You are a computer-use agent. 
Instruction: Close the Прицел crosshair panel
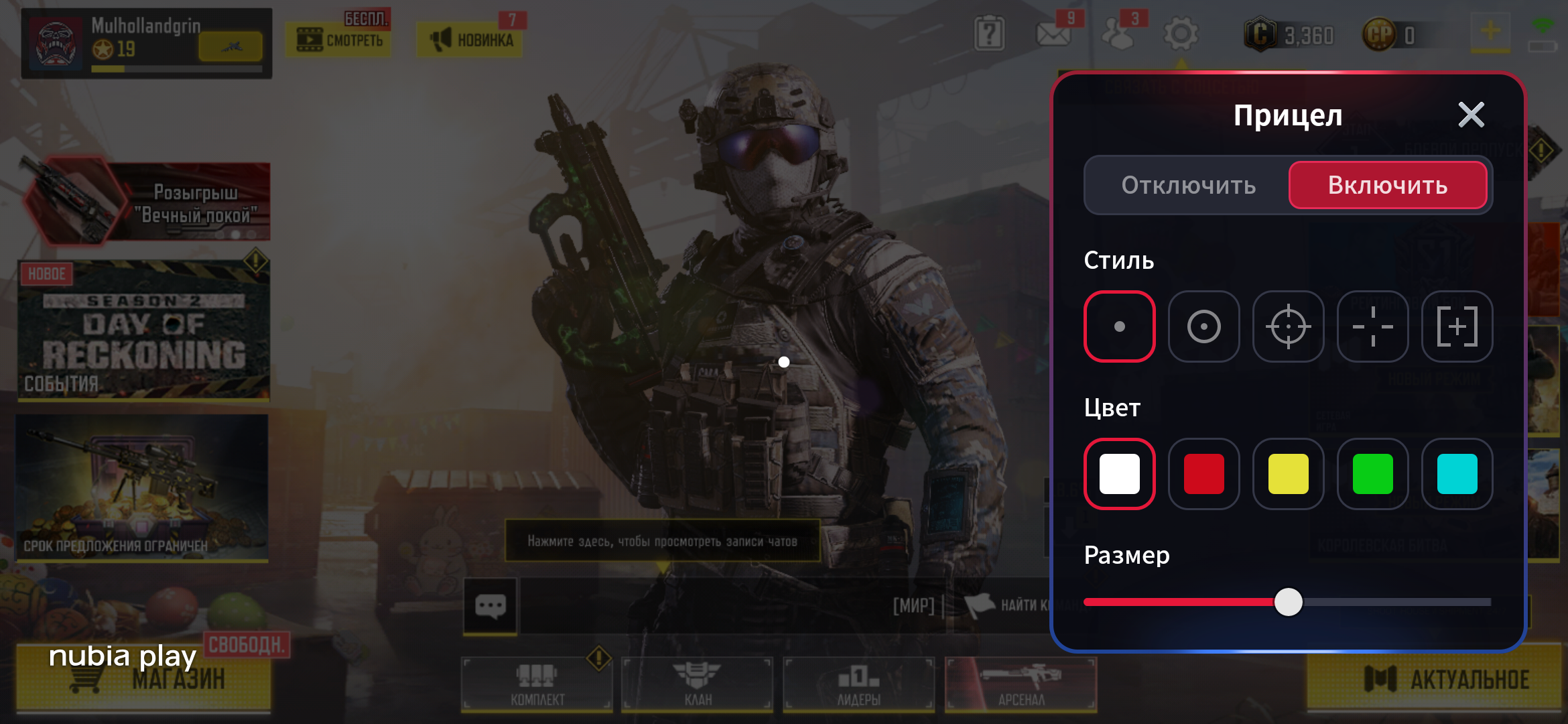click(x=1471, y=115)
